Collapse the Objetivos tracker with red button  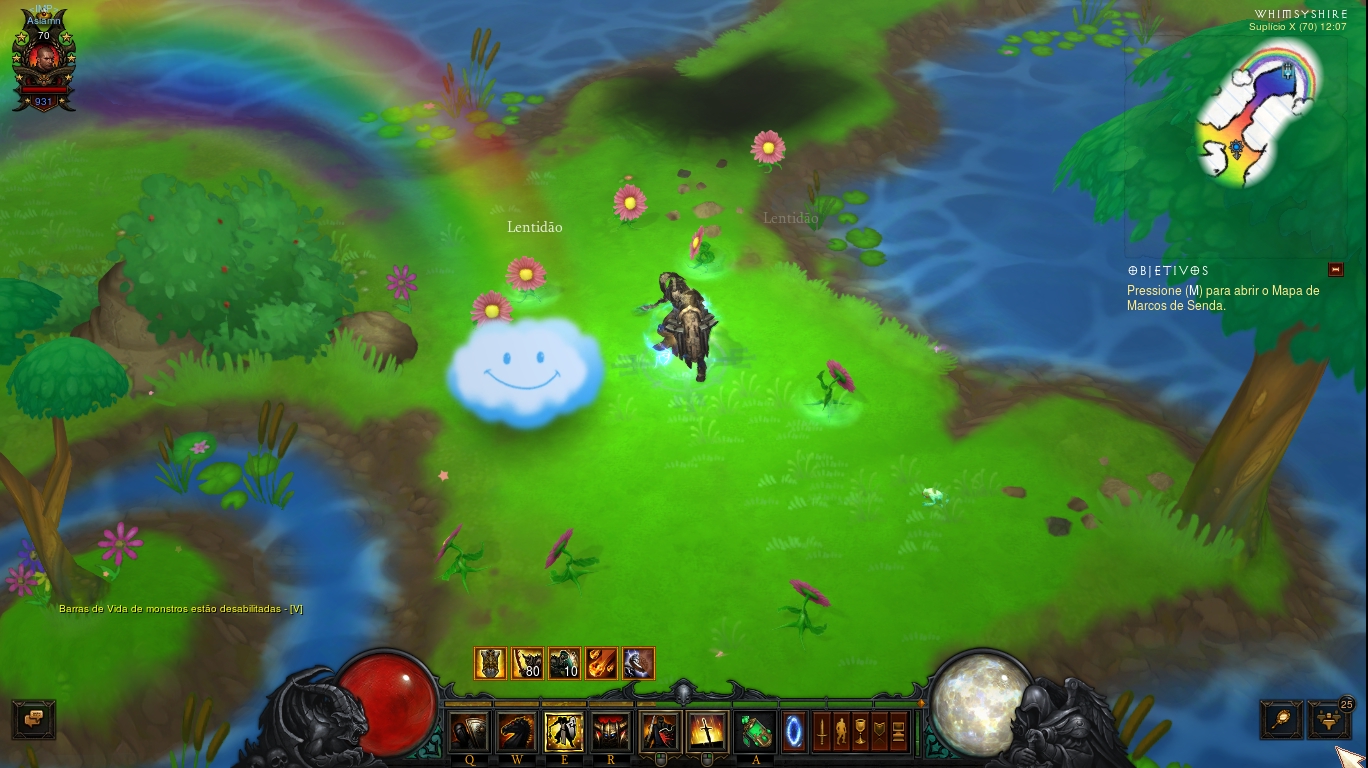(x=1335, y=270)
